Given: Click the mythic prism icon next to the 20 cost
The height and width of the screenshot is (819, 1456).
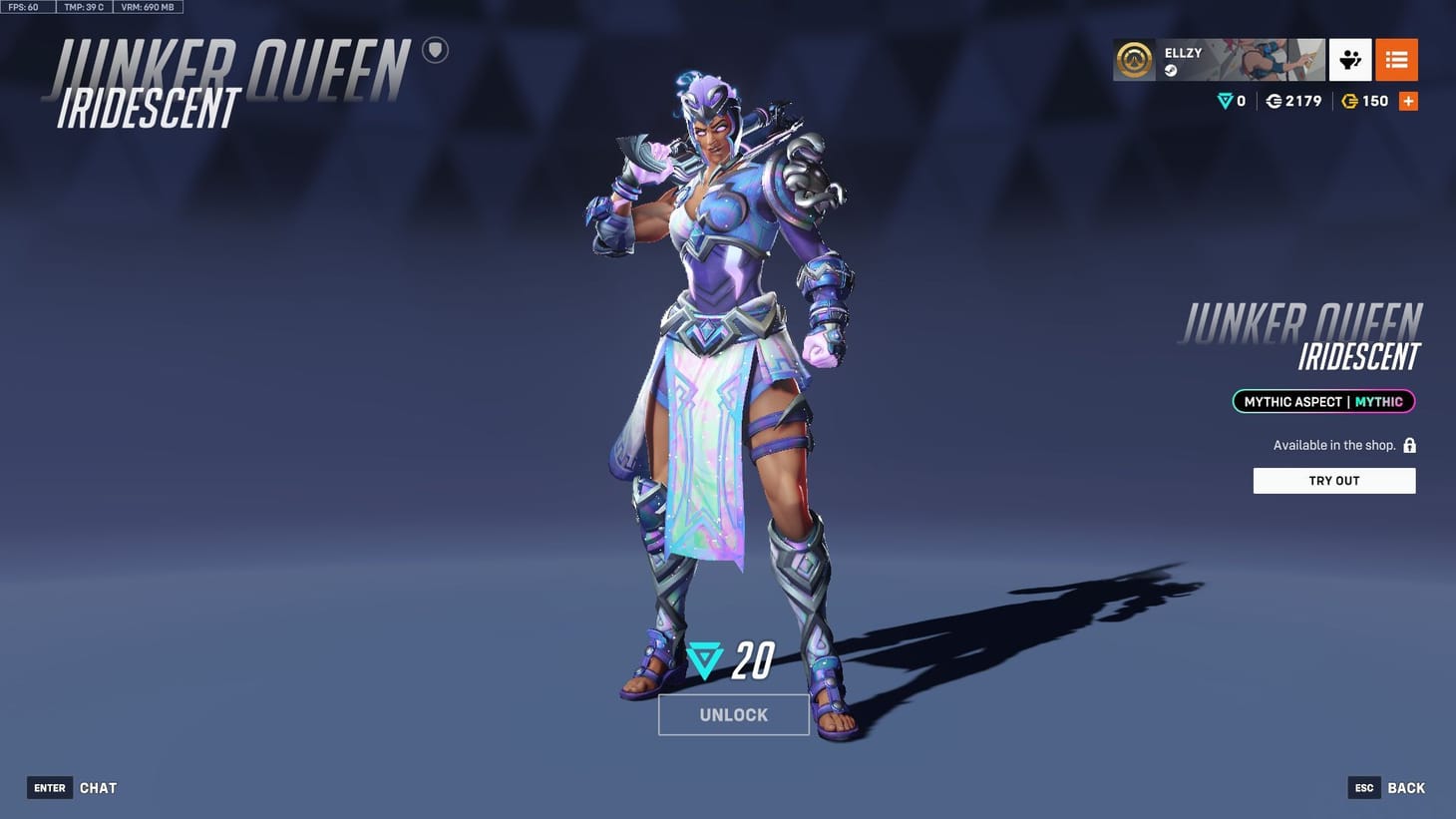Looking at the screenshot, I should [704, 658].
